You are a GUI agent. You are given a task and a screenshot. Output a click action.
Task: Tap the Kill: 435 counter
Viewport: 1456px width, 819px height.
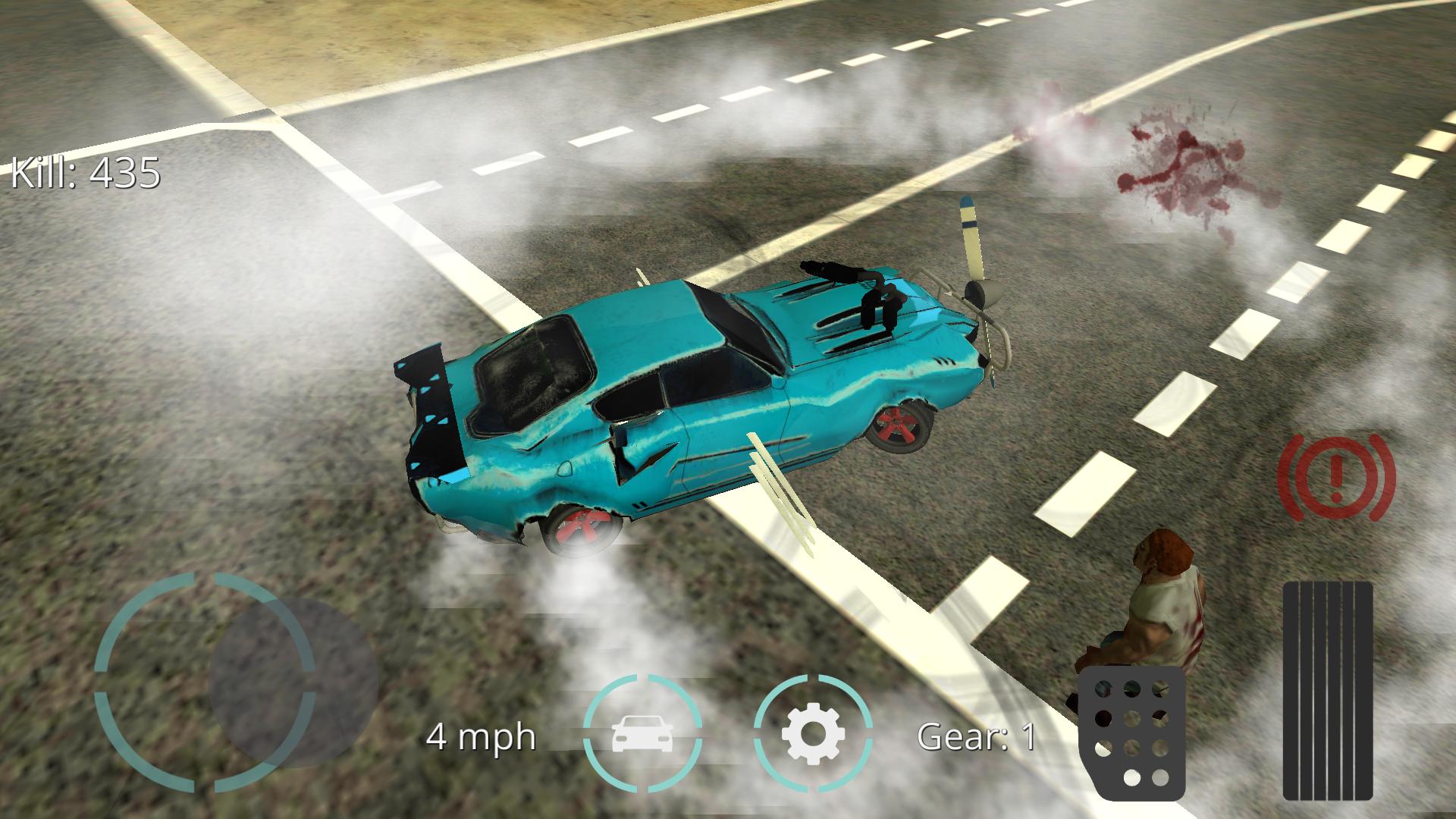point(86,173)
